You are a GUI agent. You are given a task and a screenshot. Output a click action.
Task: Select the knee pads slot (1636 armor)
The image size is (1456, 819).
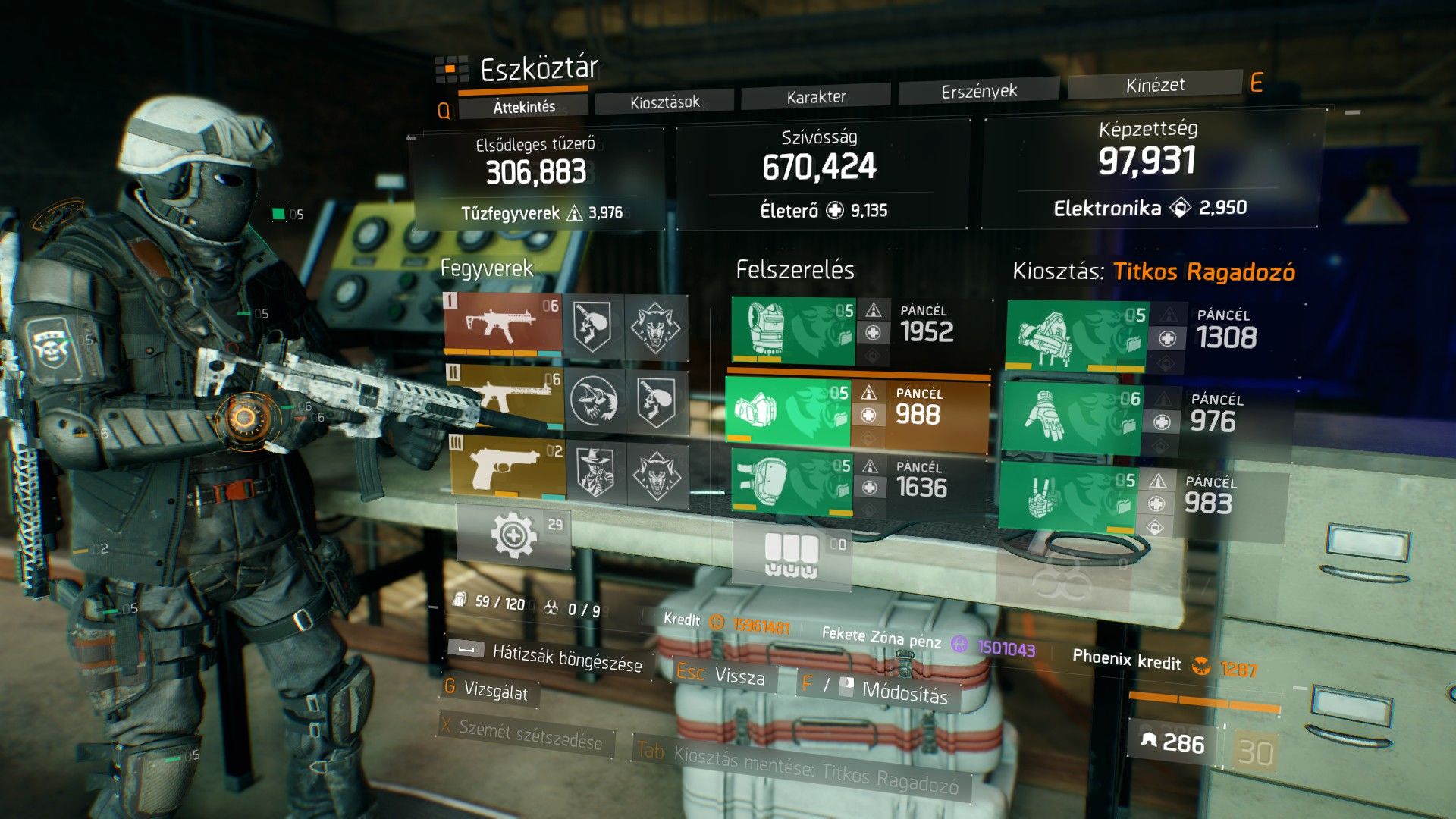click(792, 482)
